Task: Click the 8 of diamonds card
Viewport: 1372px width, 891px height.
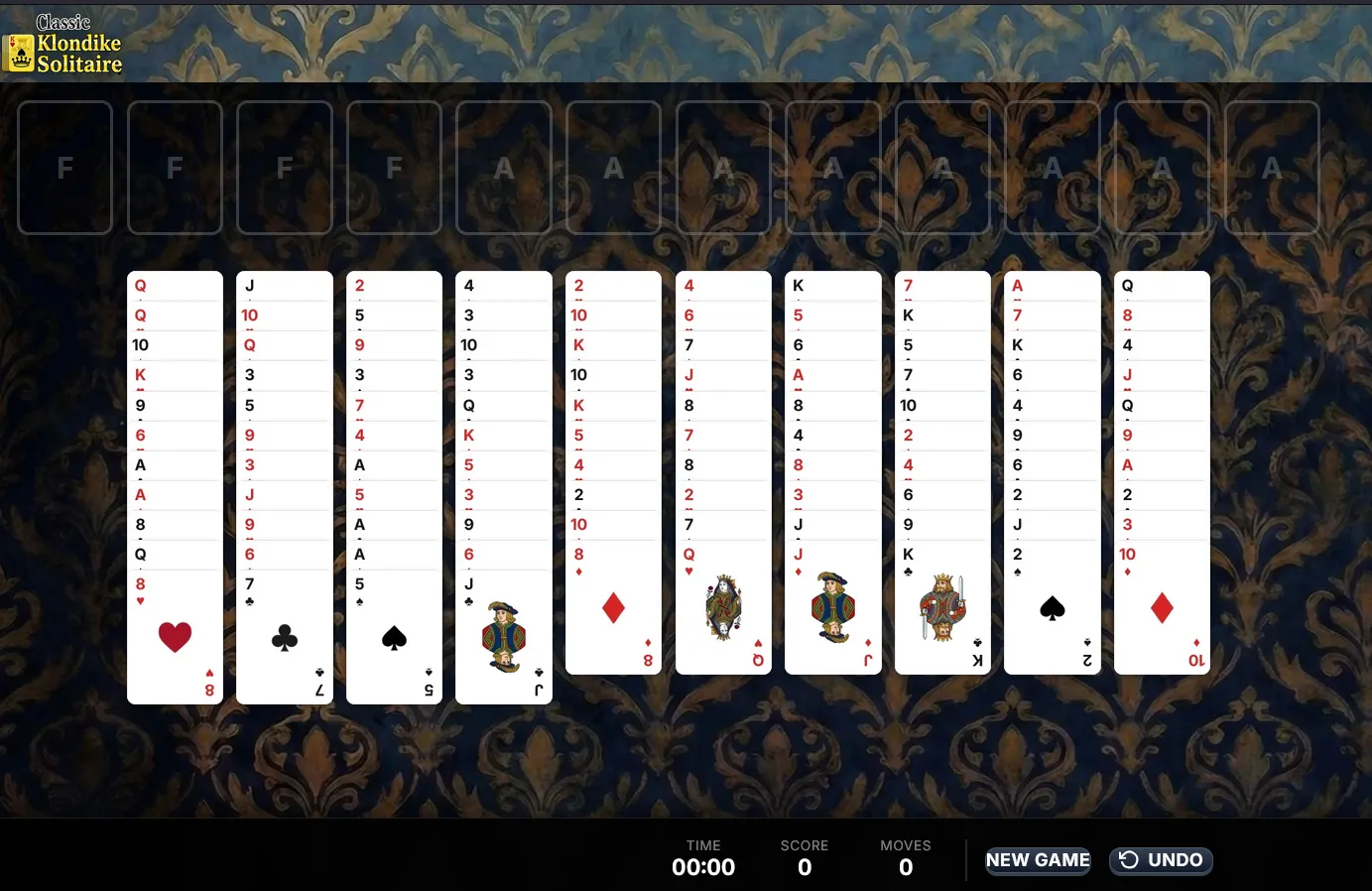Action: pos(613,610)
